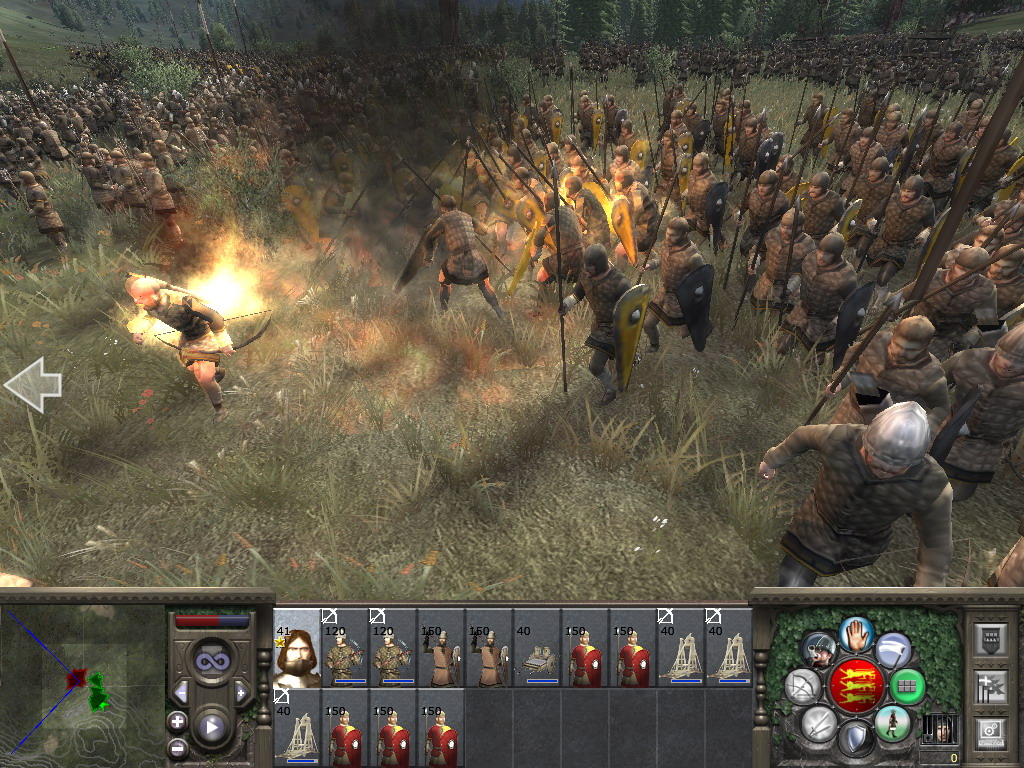Click the infinity symbol button
Viewport: 1024px width, 768px height.
pos(211,661)
